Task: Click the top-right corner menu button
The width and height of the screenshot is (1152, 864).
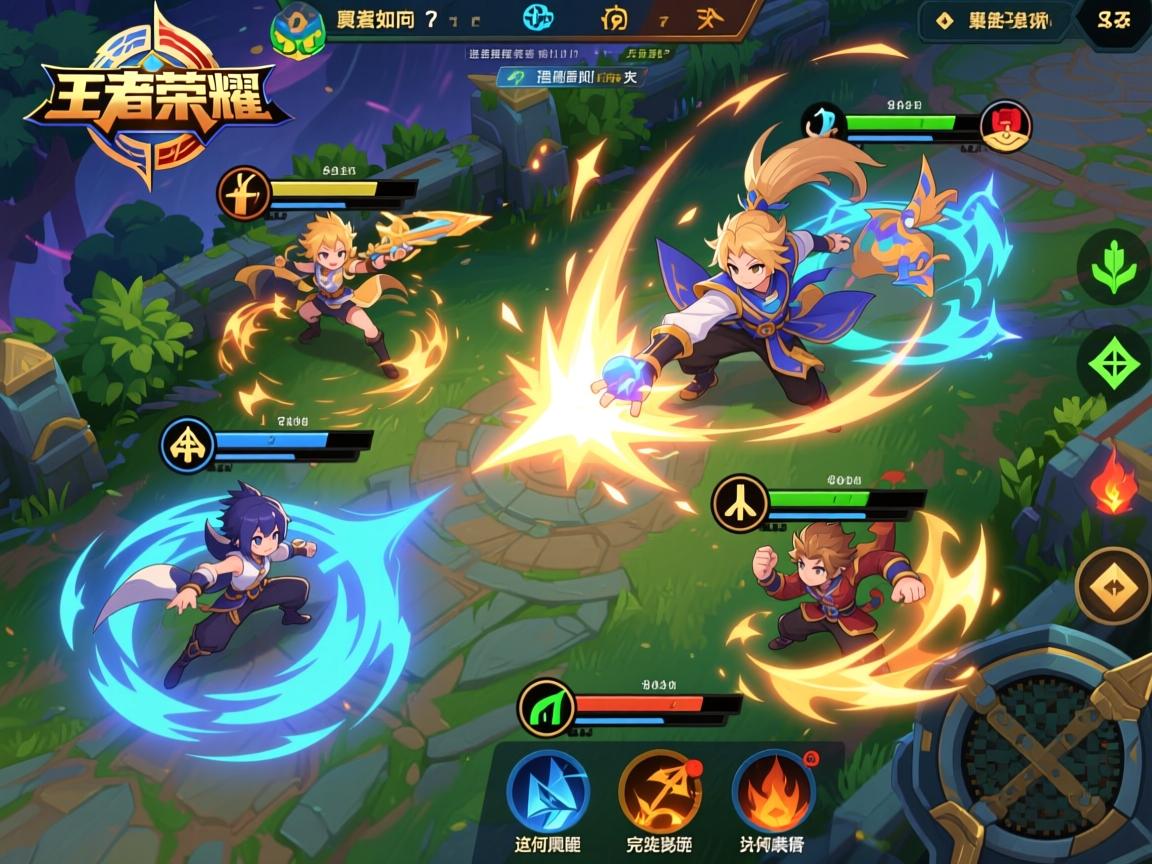Action: pyautogui.click(x=1112, y=19)
